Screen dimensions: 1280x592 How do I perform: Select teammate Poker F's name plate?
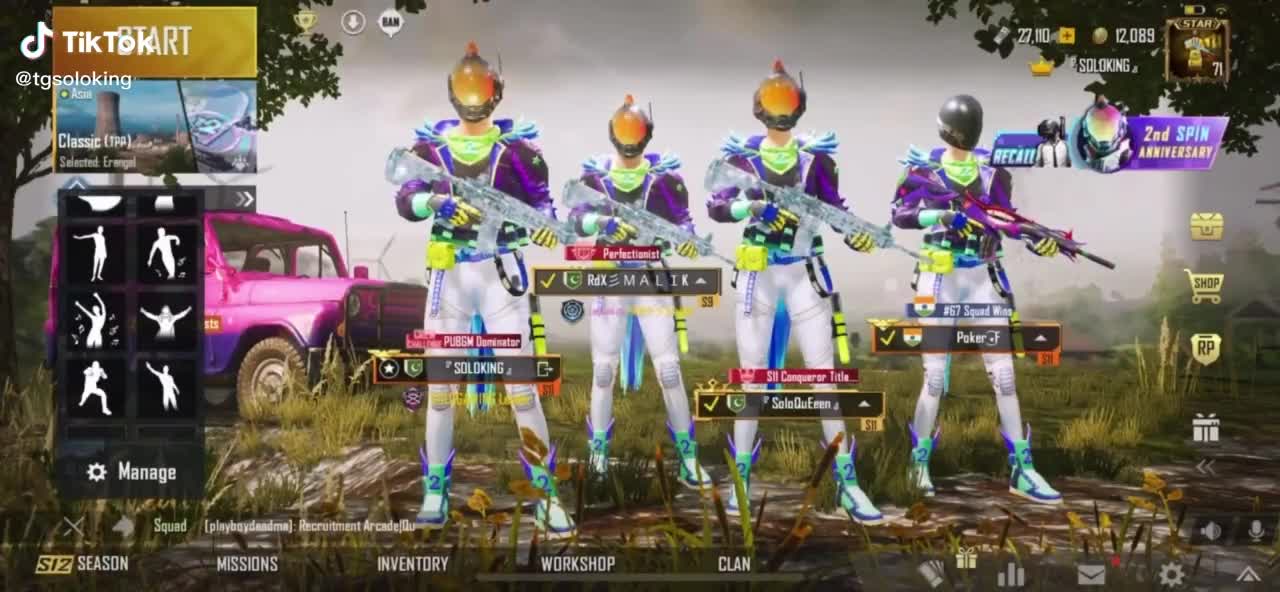click(x=965, y=338)
